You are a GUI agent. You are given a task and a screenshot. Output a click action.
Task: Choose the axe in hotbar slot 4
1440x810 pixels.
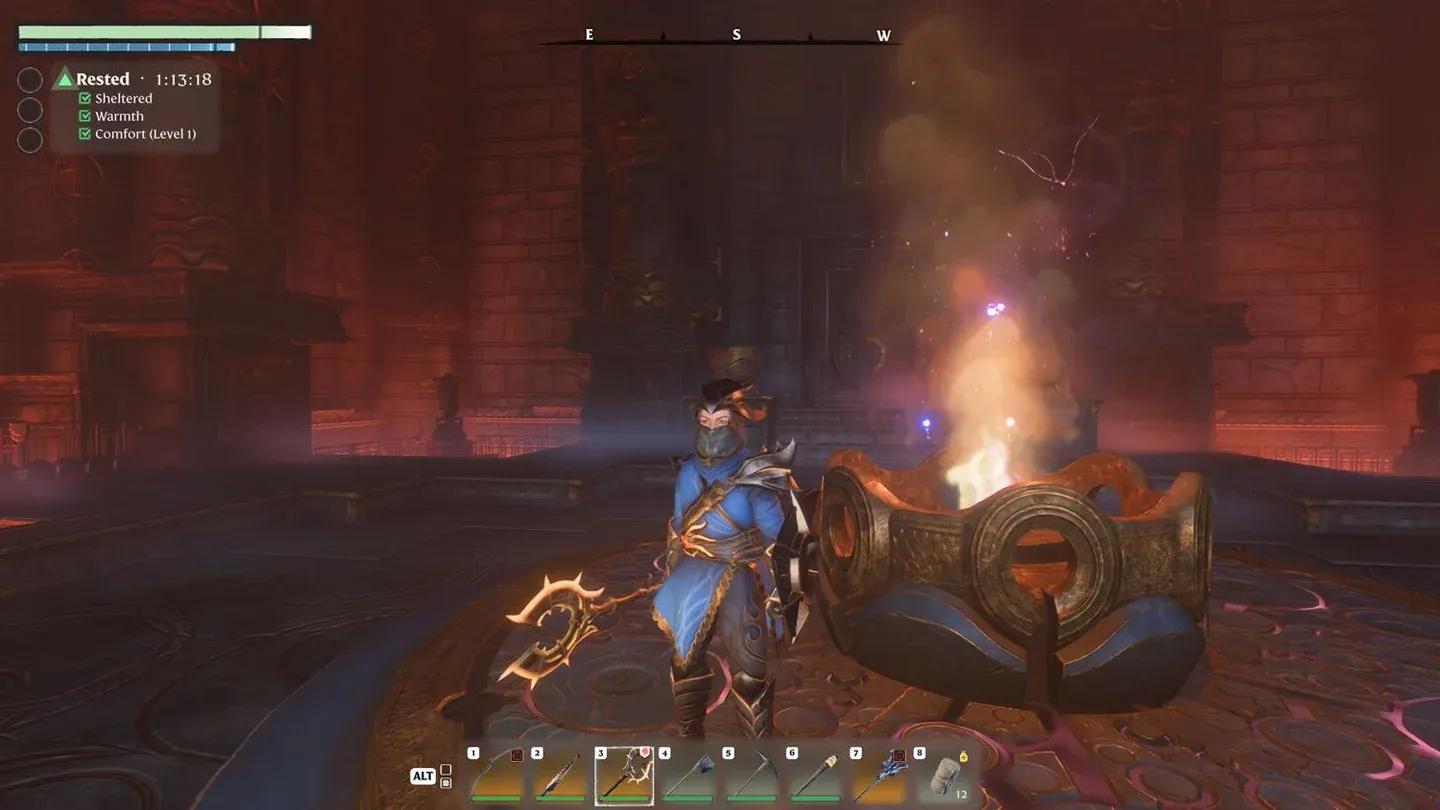pyautogui.click(x=689, y=777)
